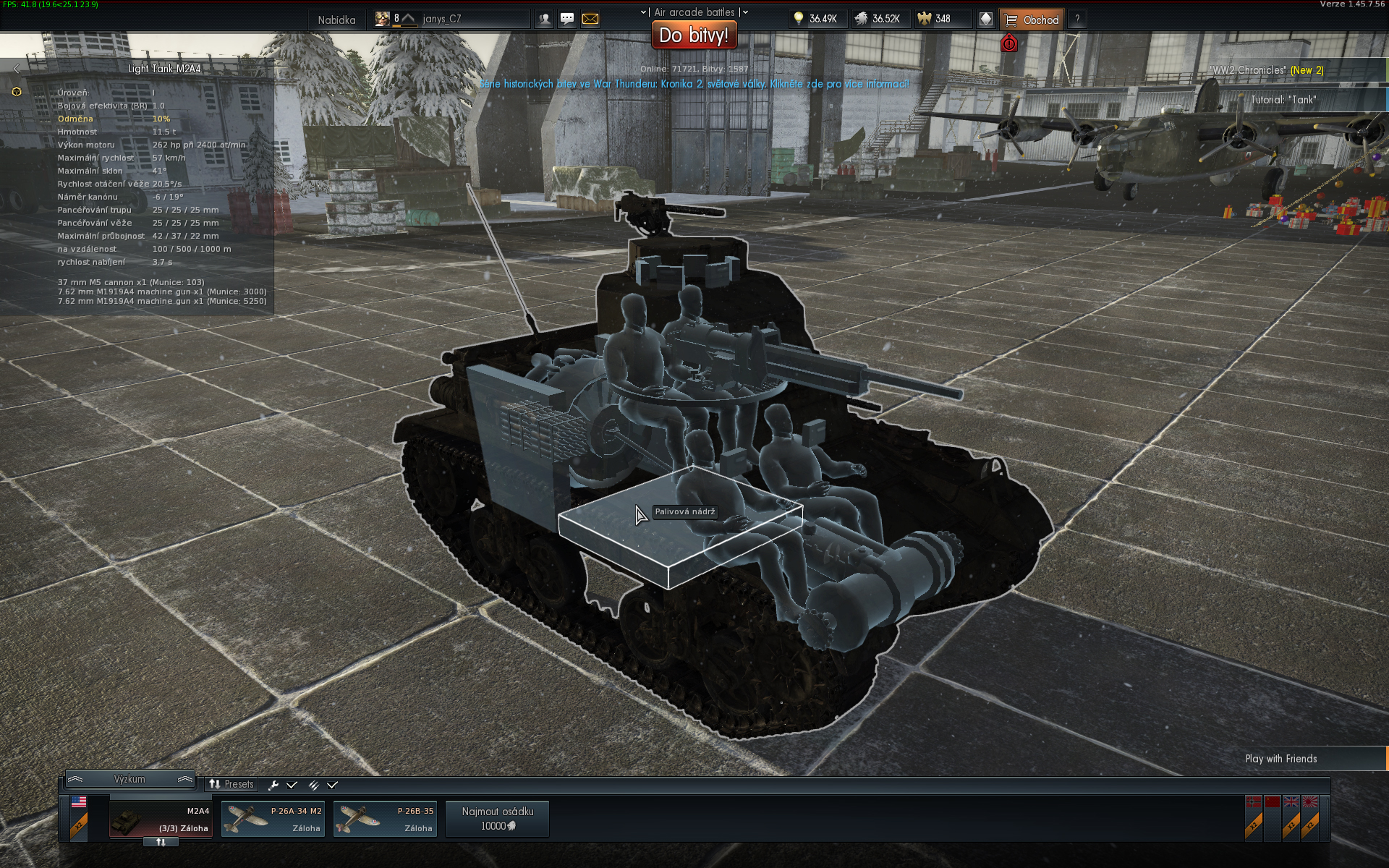
Task: Select the wrench modifications icon near Presets
Action: pos(272,783)
